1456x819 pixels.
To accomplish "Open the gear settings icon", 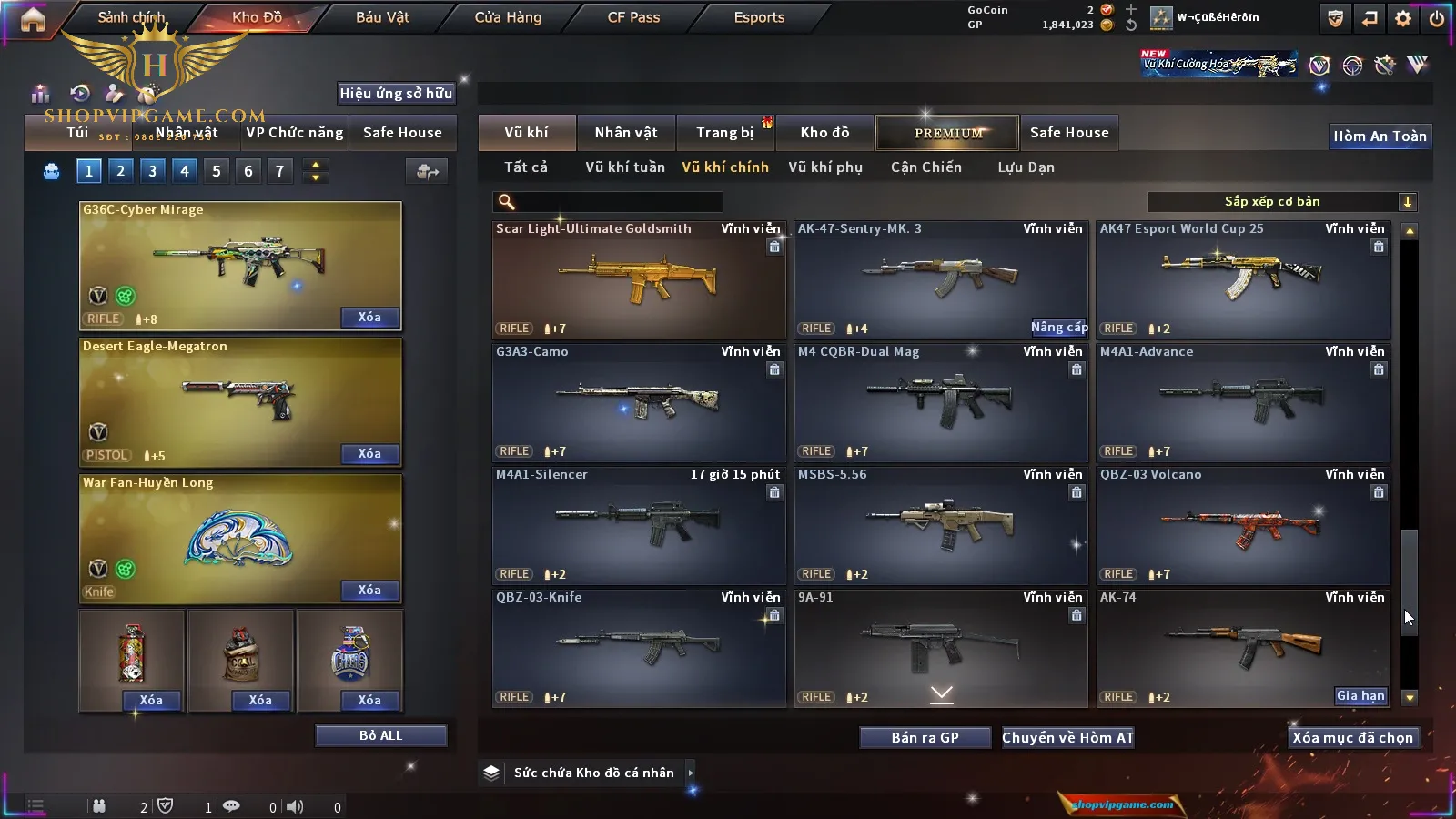I will [x=1403, y=18].
